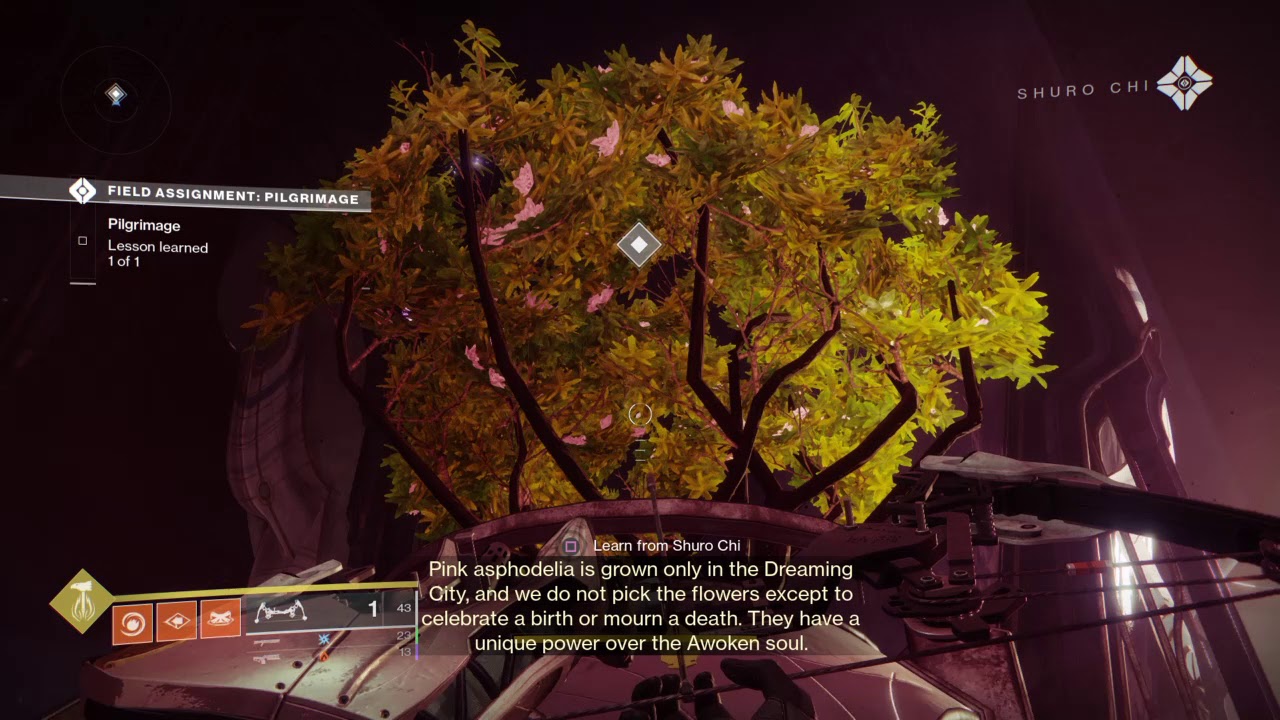Select the super ability diamond icon
The width and height of the screenshot is (1280, 720).
pyautogui.click(x=82, y=601)
